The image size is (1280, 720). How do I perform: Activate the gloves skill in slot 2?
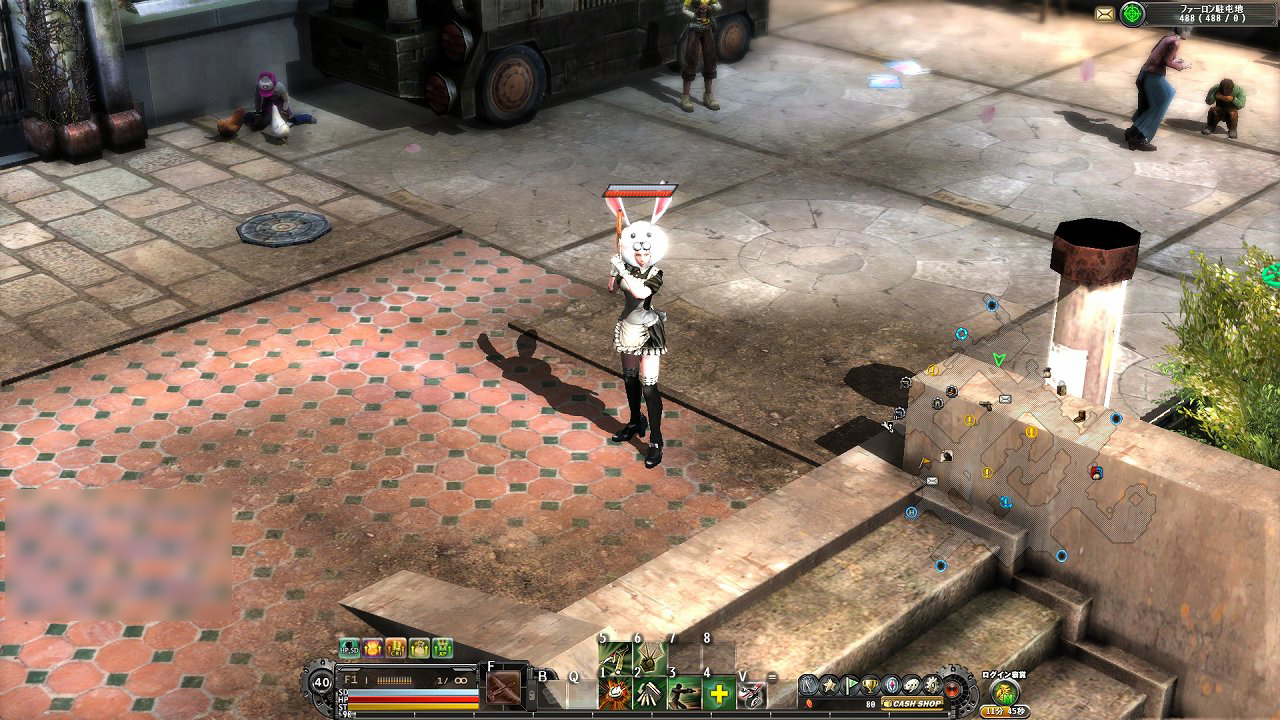(648, 693)
